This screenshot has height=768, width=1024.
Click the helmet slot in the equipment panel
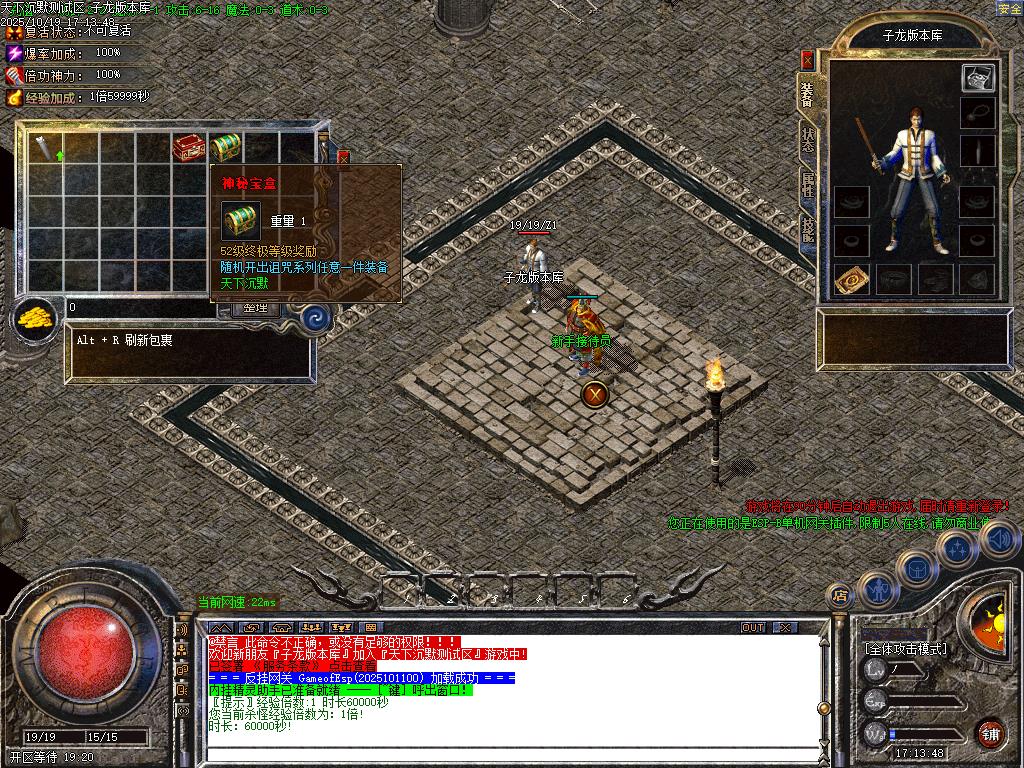978,77
